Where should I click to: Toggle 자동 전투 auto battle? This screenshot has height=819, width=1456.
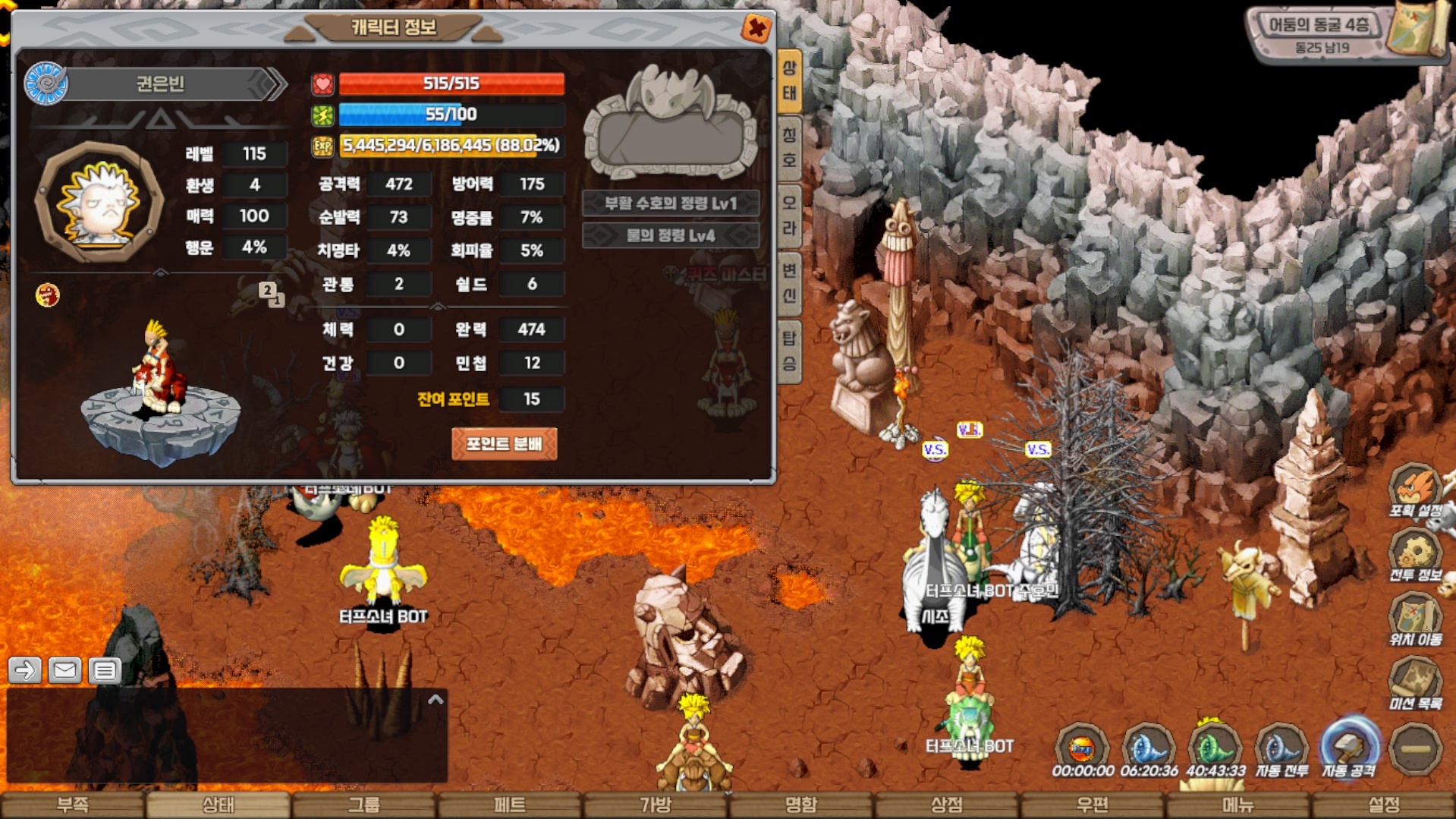[x=1282, y=748]
